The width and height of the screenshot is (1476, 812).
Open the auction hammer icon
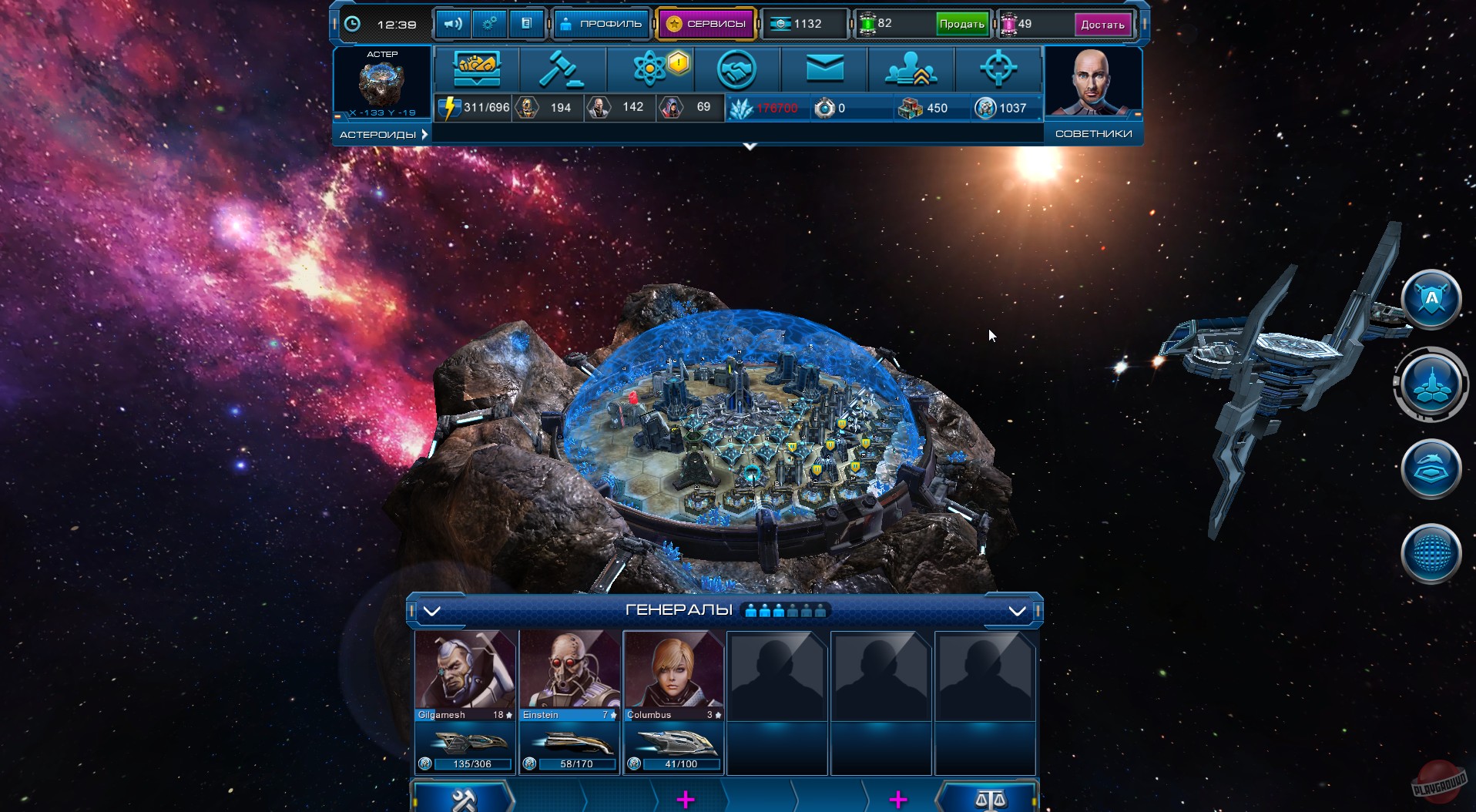pos(563,69)
